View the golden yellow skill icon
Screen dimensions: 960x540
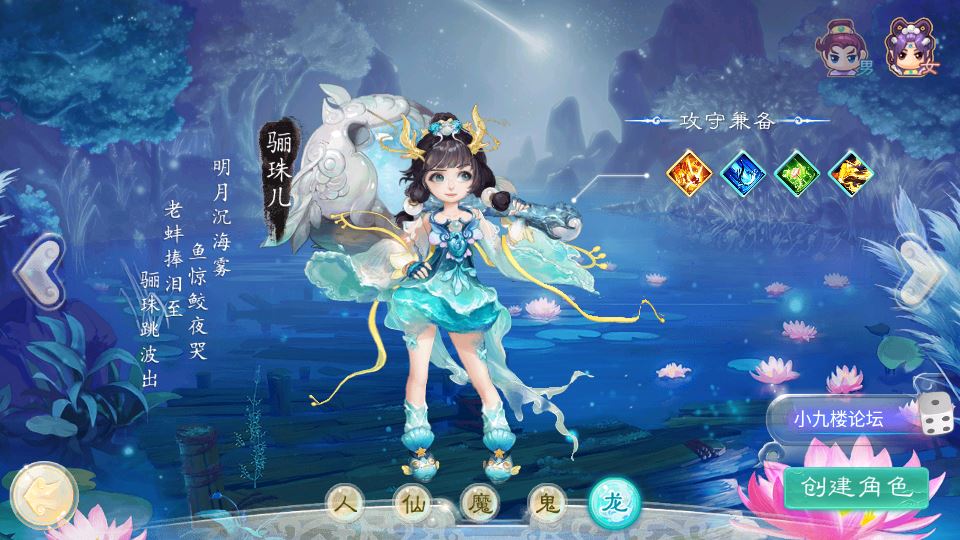(851, 172)
